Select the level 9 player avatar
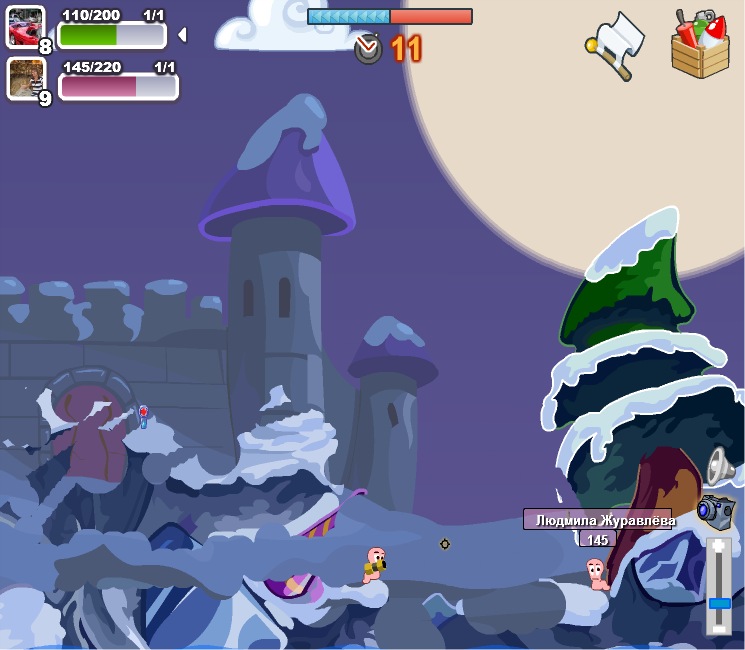Image resolution: width=745 pixels, height=650 pixels. tap(25, 78)
